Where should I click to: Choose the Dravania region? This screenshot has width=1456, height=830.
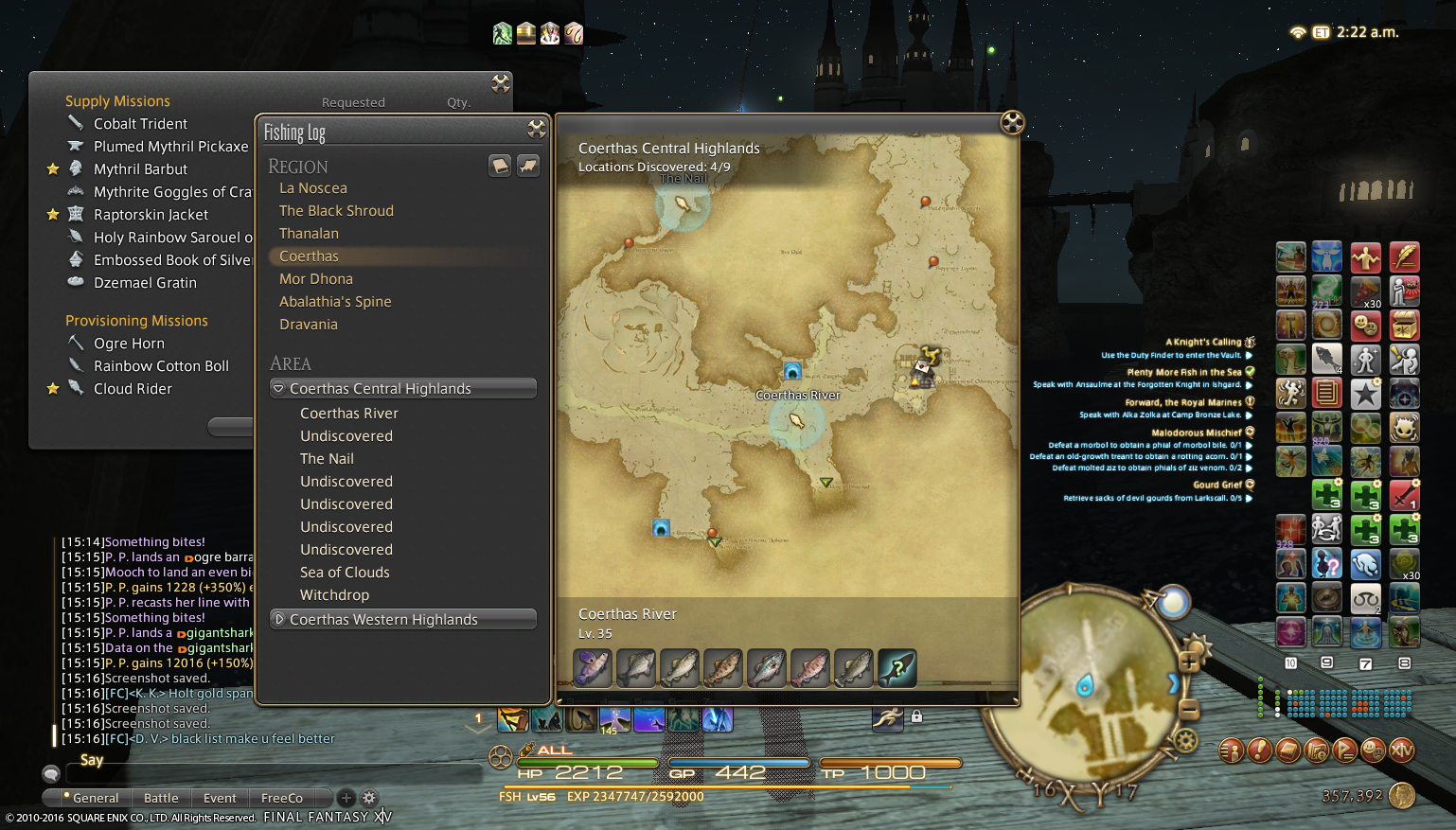pyautogui.click(x=309, y=325)
